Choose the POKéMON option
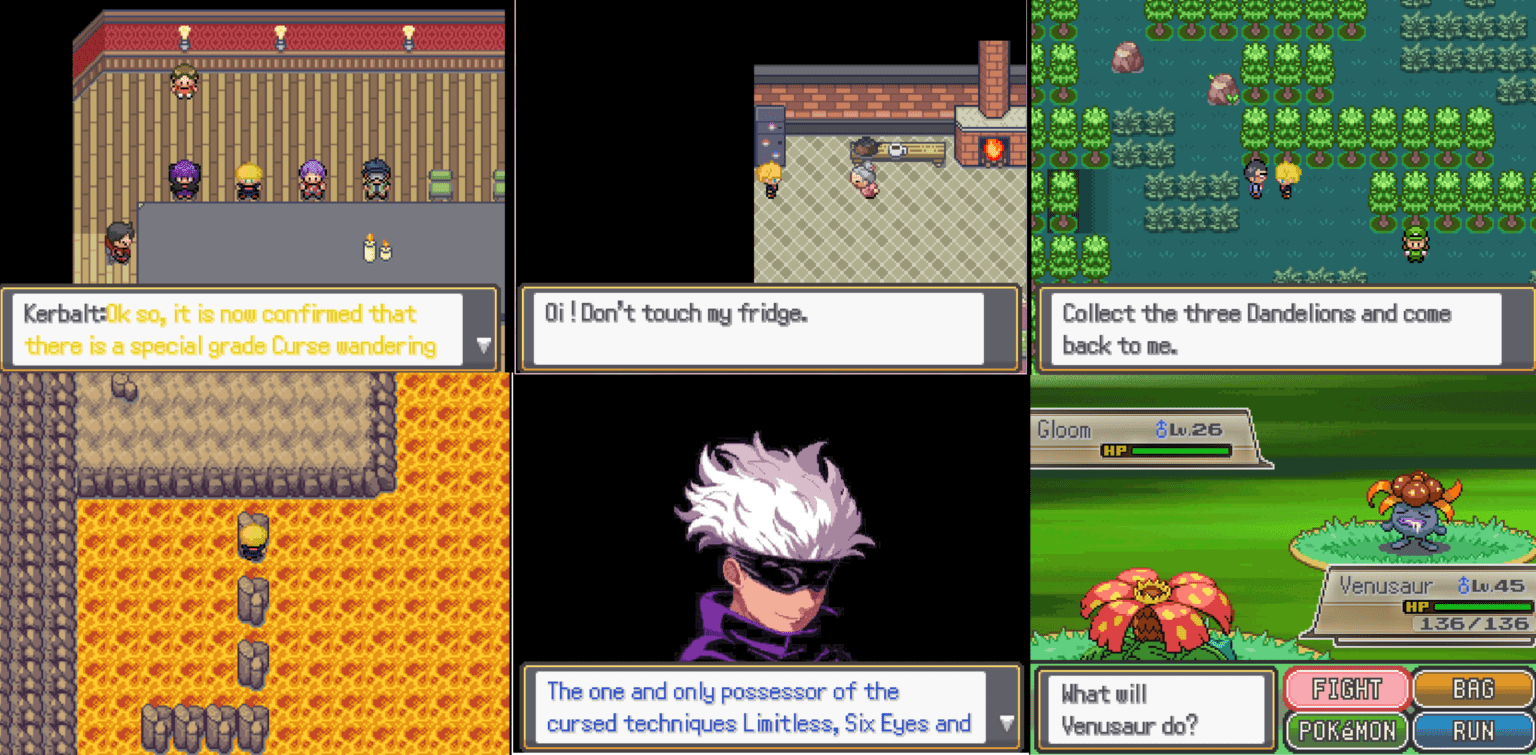The height and width of the screenshot is (755, 1536). pos(1345,727)
